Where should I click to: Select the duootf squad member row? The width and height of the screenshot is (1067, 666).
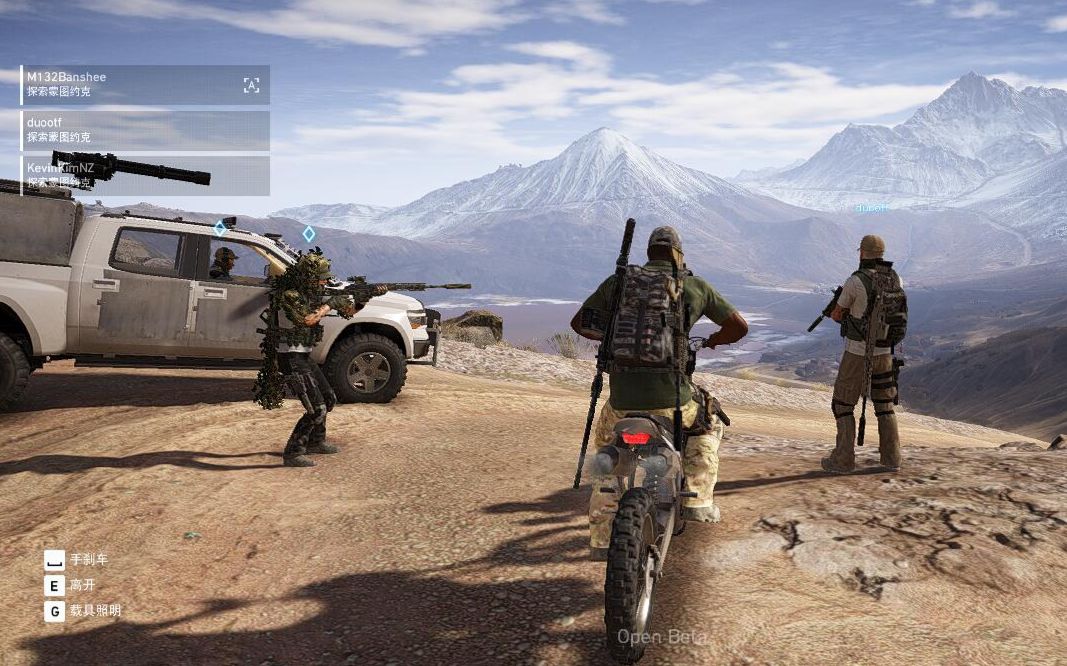145,130
